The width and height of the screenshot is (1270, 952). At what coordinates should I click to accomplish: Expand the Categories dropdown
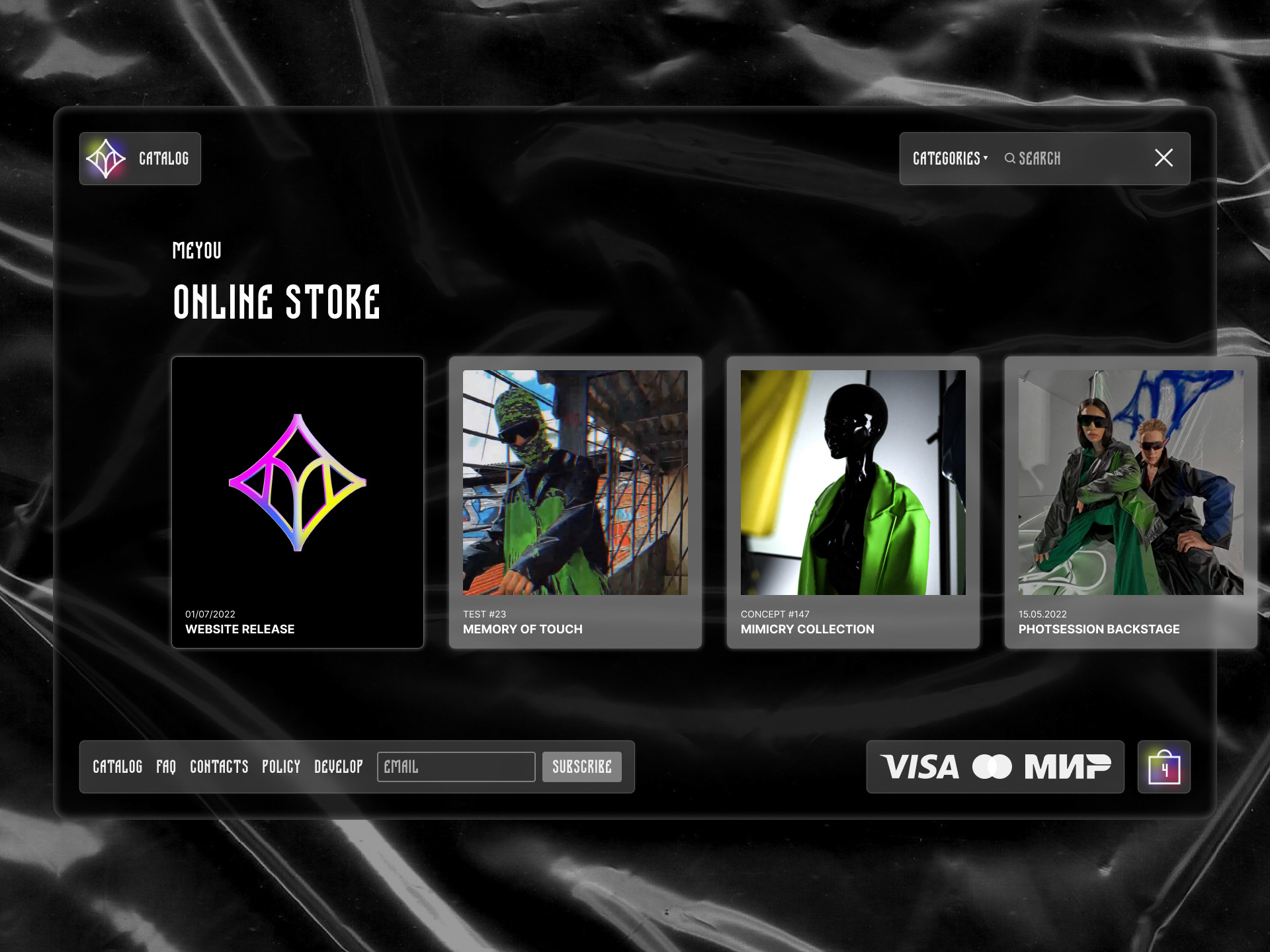click(x=950, y=159)
